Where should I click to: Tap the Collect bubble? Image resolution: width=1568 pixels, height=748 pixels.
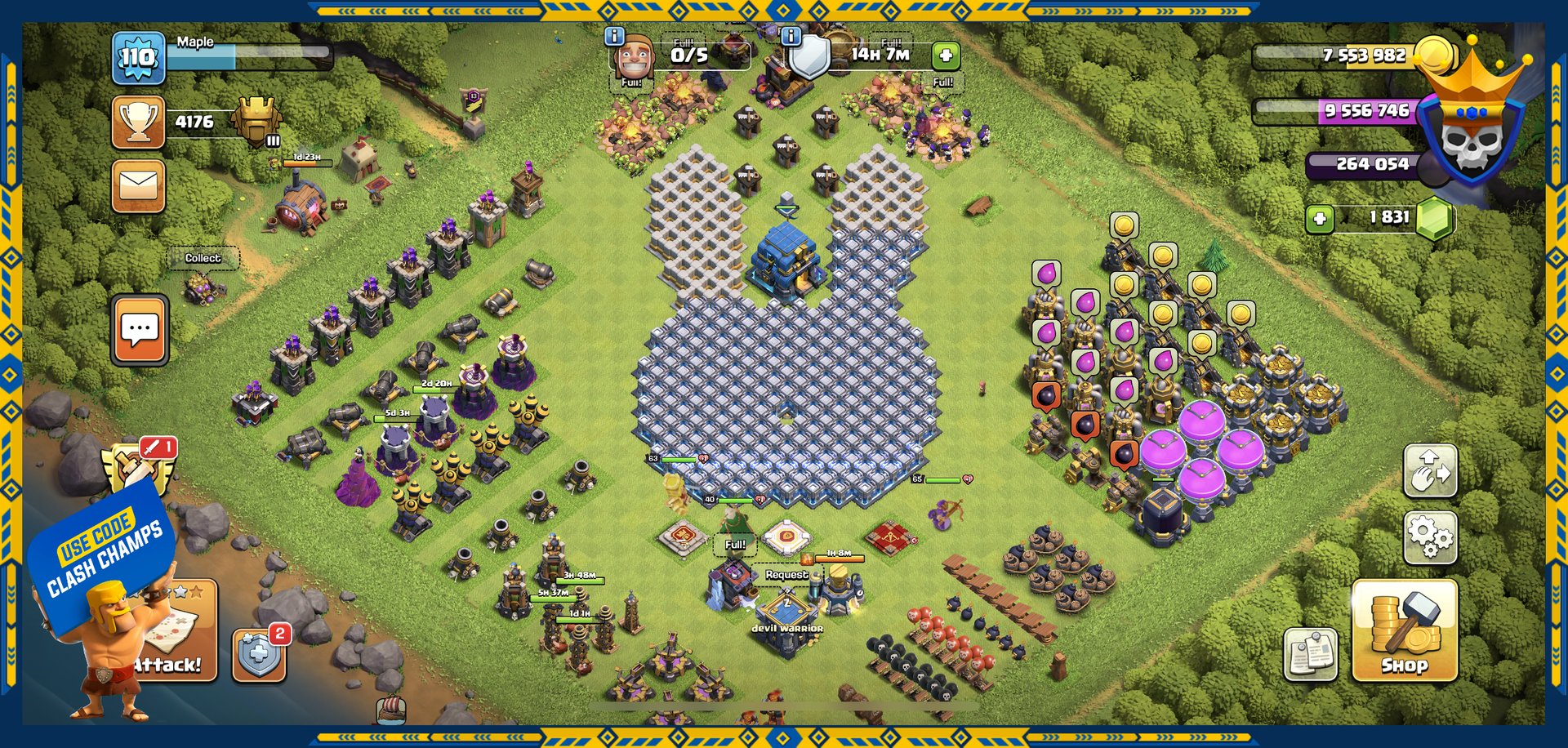coord(203,258)
